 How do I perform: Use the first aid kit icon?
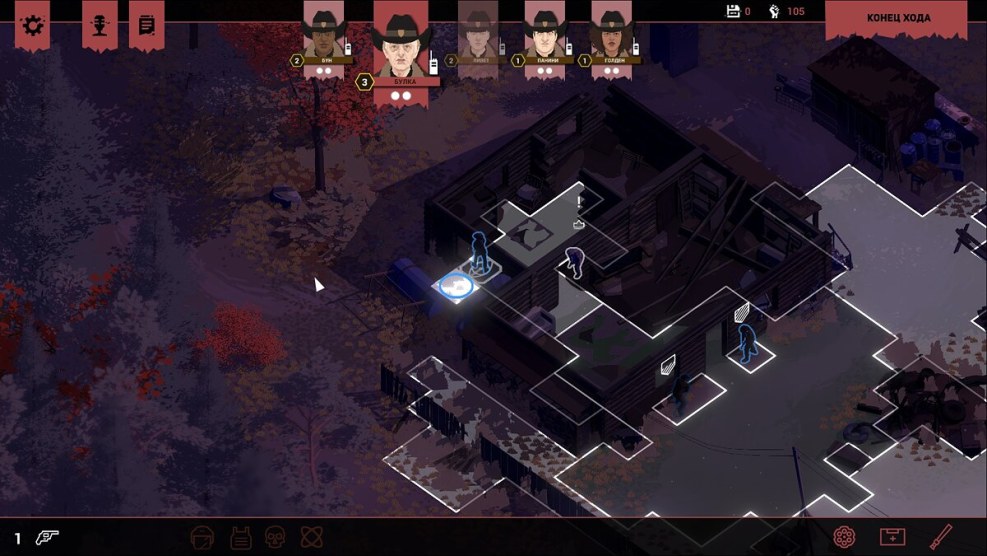[892, 537]
